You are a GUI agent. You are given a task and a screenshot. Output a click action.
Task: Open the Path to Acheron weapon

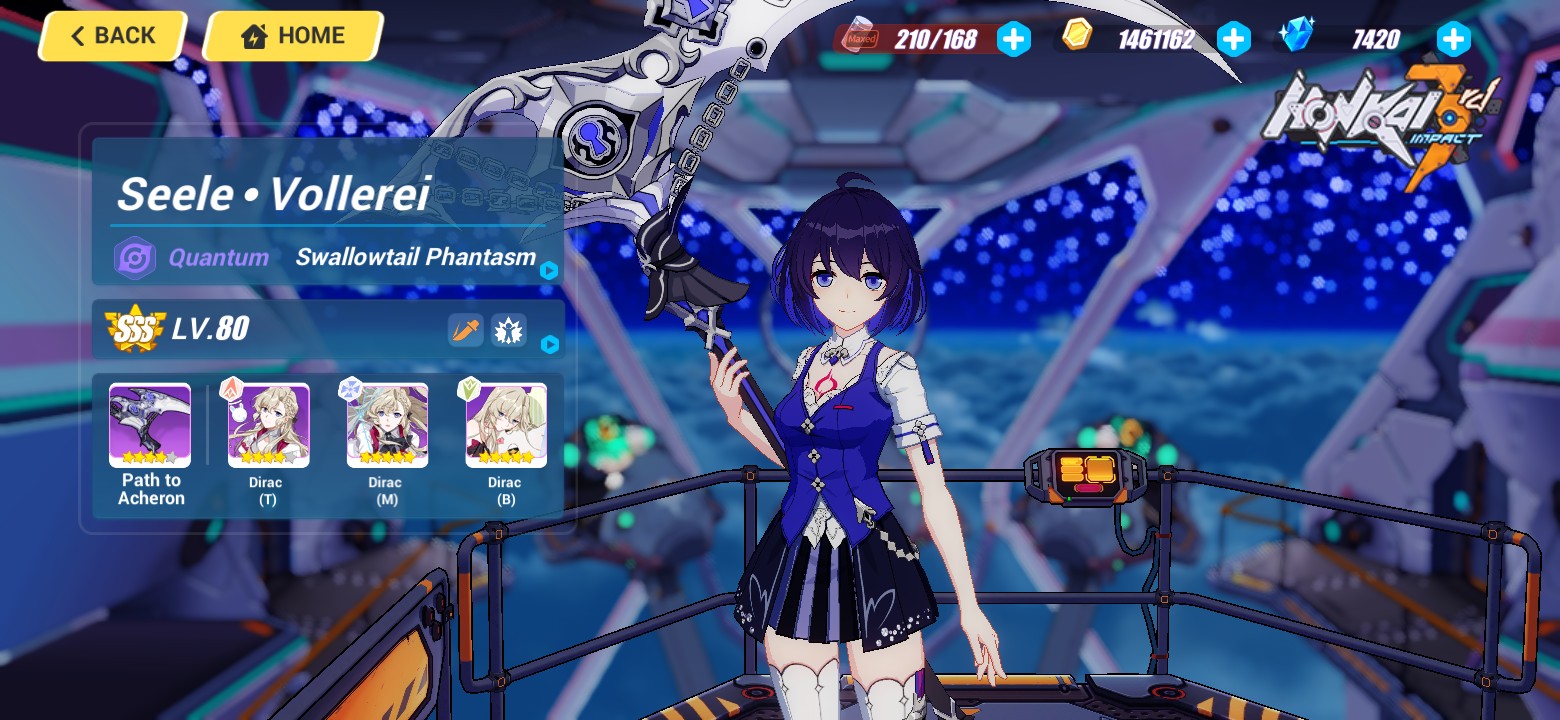[149, 425]
